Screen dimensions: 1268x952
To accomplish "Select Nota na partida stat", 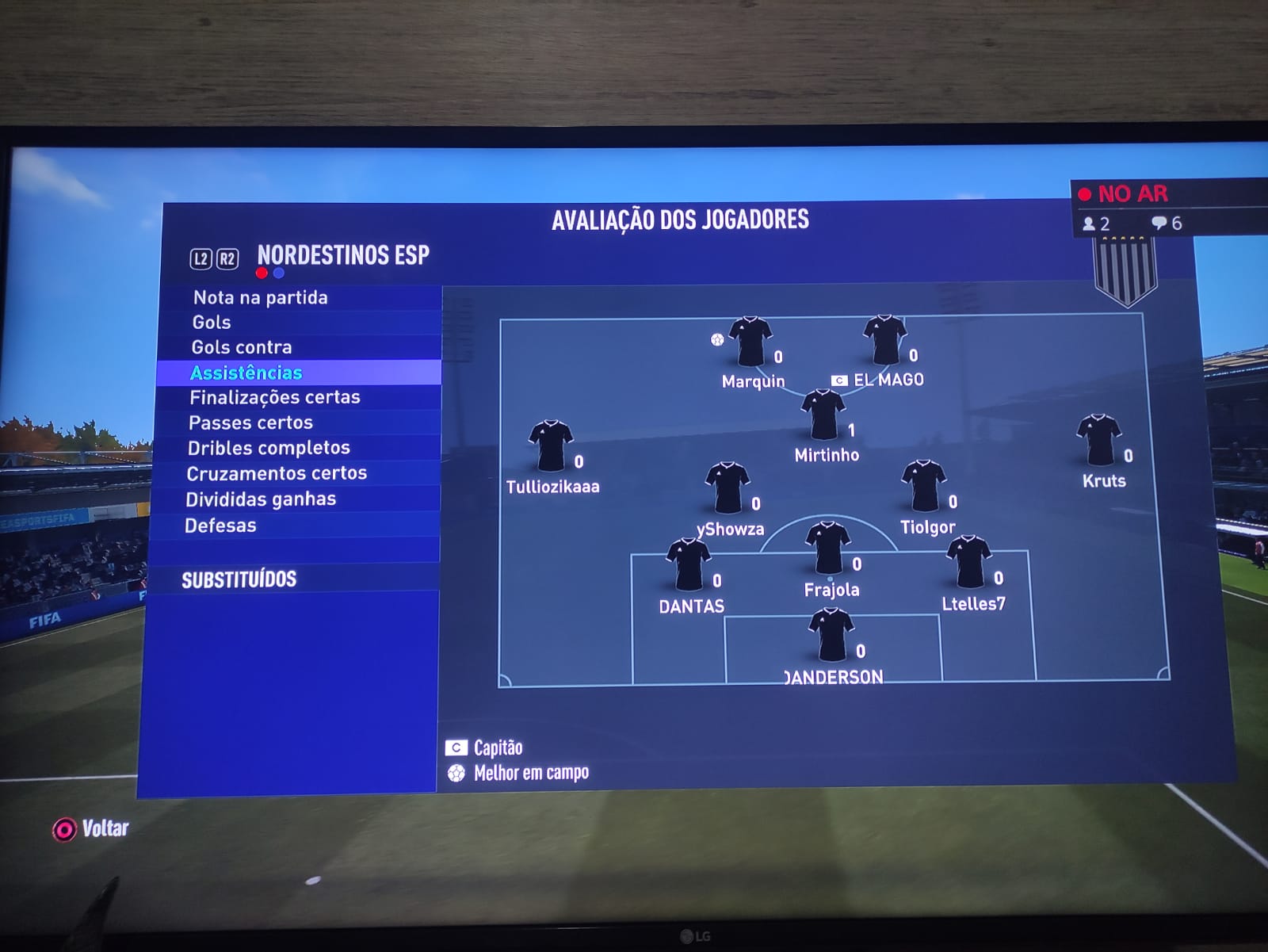I will click(260, 297).
